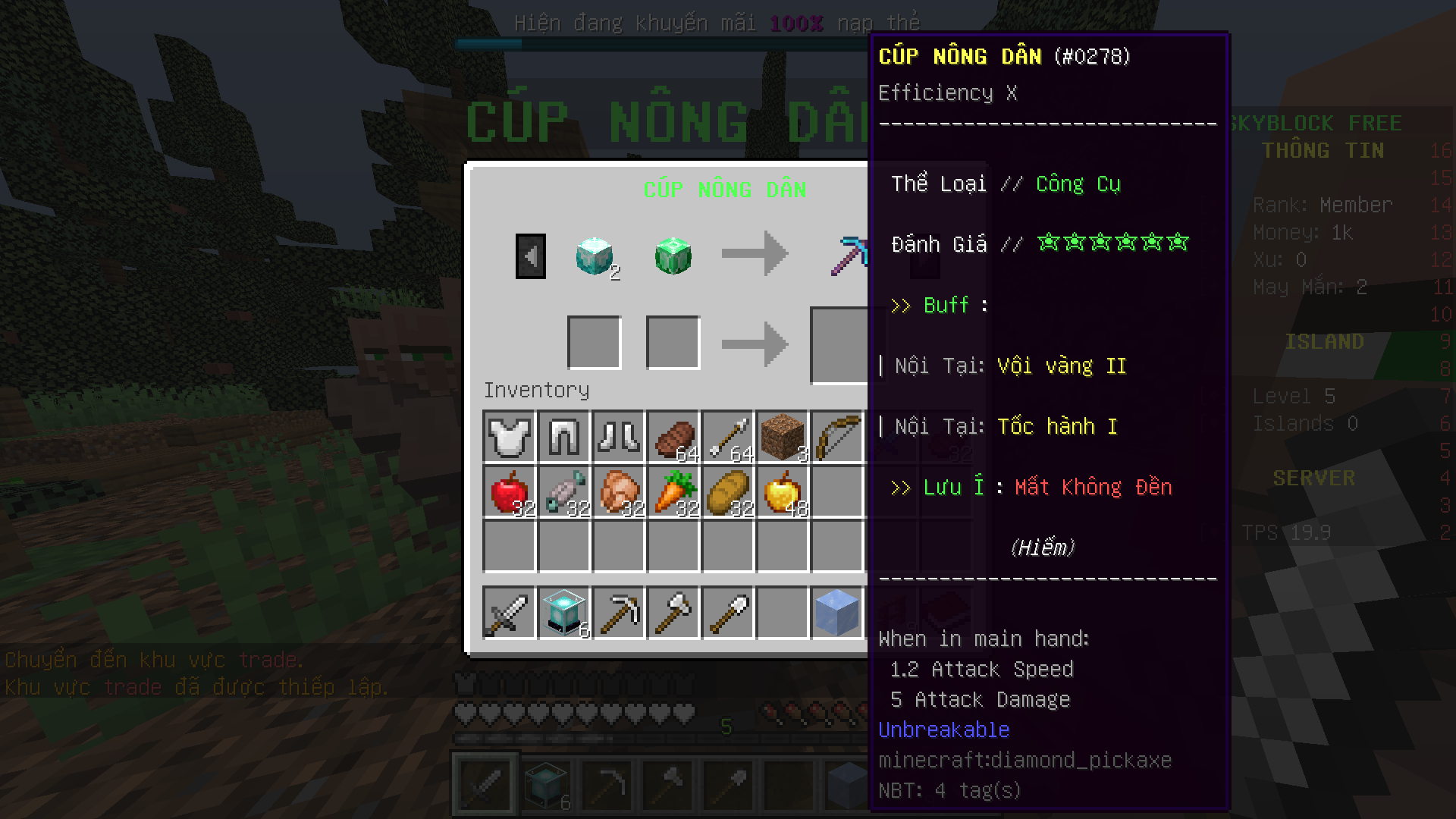1456x819 pixels.
Task: Select the iron boots slot
Action: [618, 438]
